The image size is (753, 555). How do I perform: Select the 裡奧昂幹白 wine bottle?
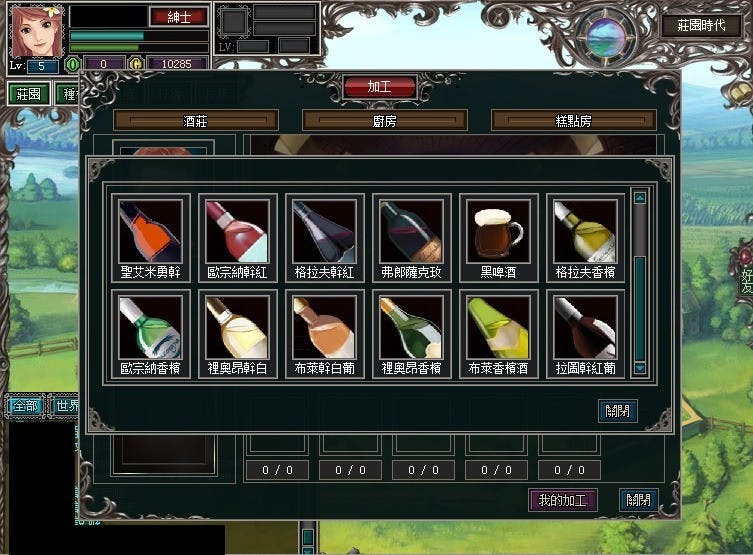236,327
